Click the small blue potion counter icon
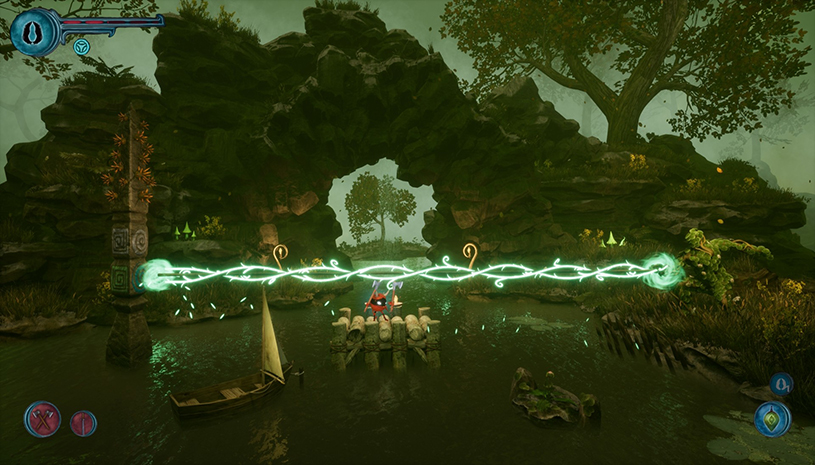 coord(781,384)
